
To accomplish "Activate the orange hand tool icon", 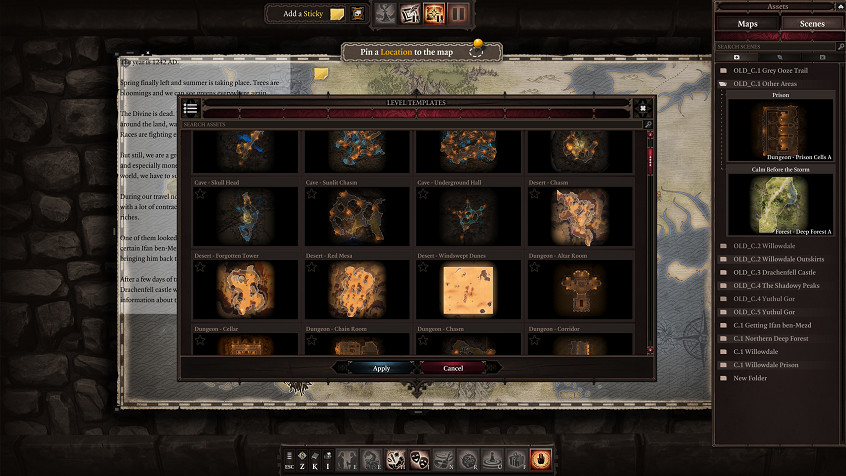I will point(542,458).
